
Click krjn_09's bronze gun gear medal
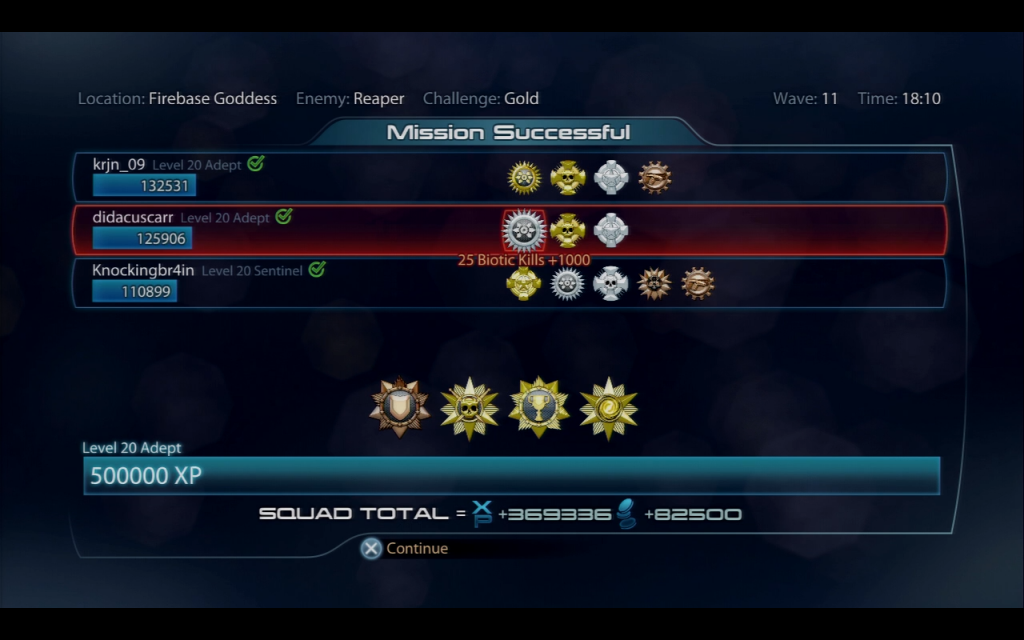point(654,177)
